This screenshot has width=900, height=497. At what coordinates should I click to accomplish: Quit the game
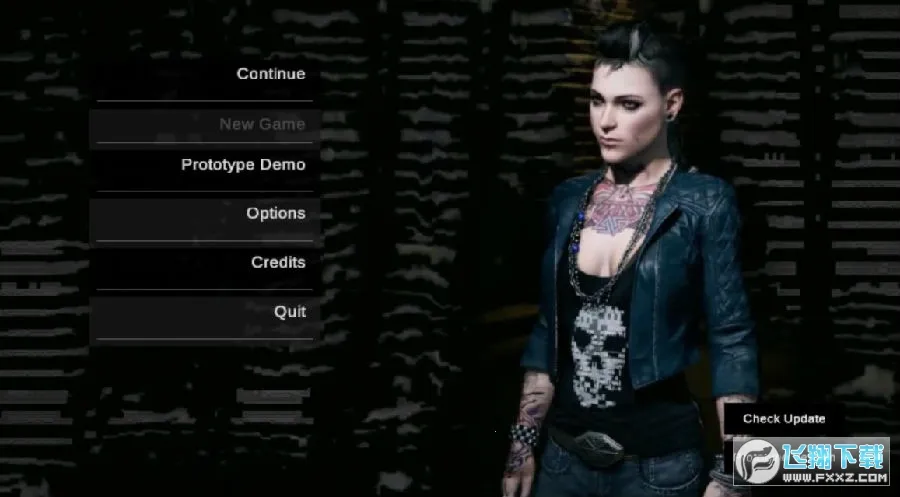click(290, 311)
